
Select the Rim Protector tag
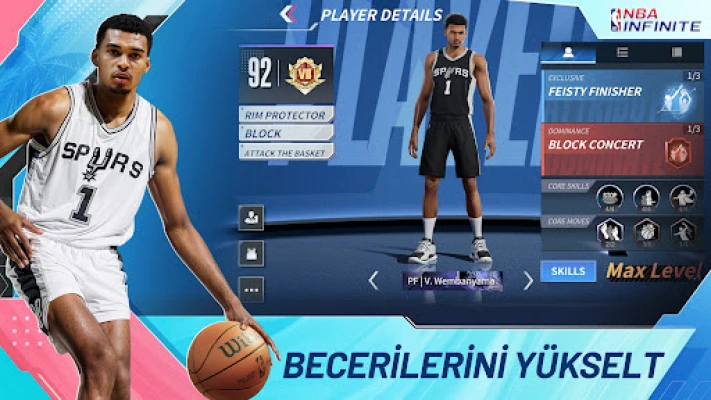point(286,115)
